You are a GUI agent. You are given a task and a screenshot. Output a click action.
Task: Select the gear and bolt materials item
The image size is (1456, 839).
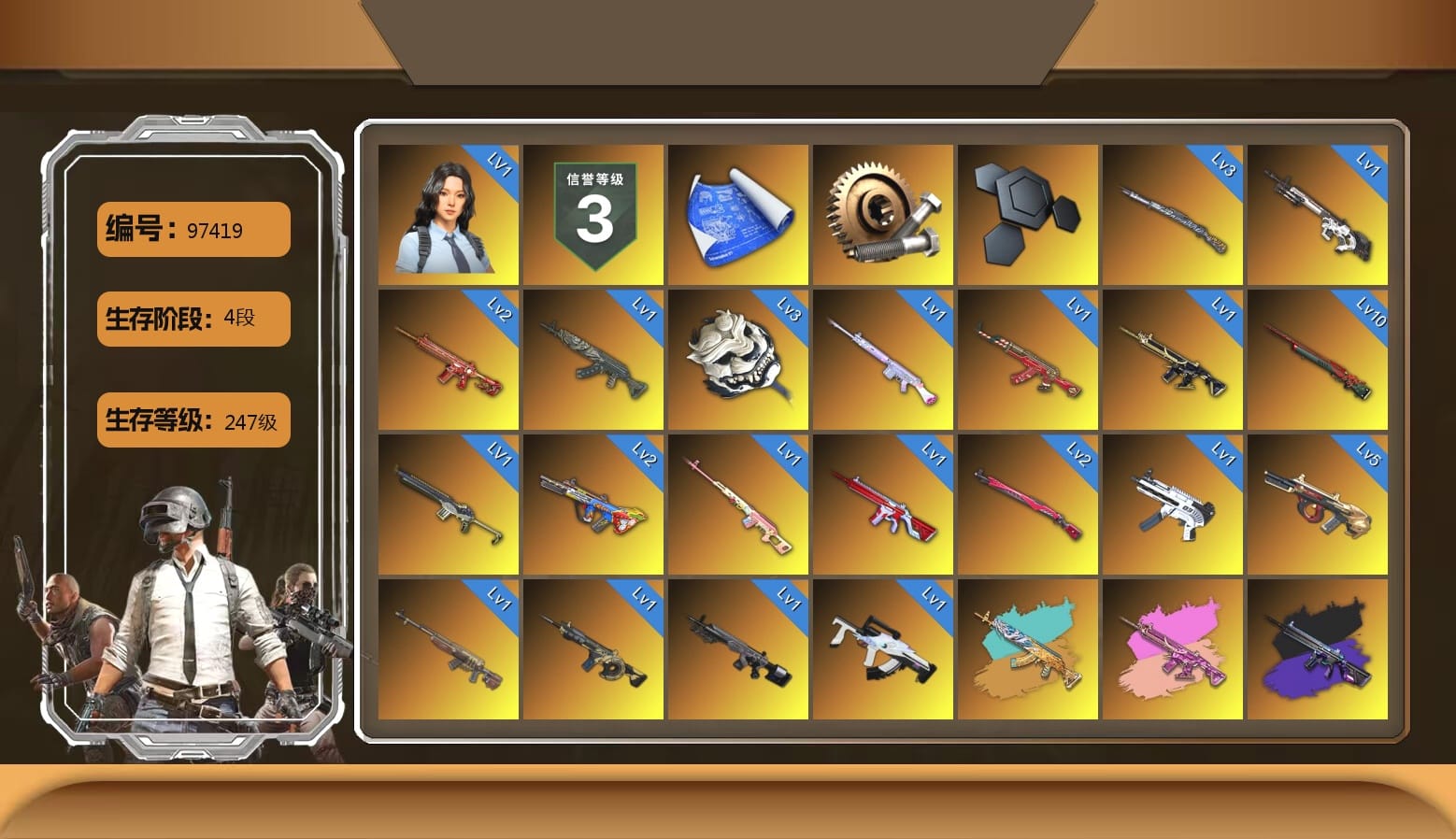884,213
